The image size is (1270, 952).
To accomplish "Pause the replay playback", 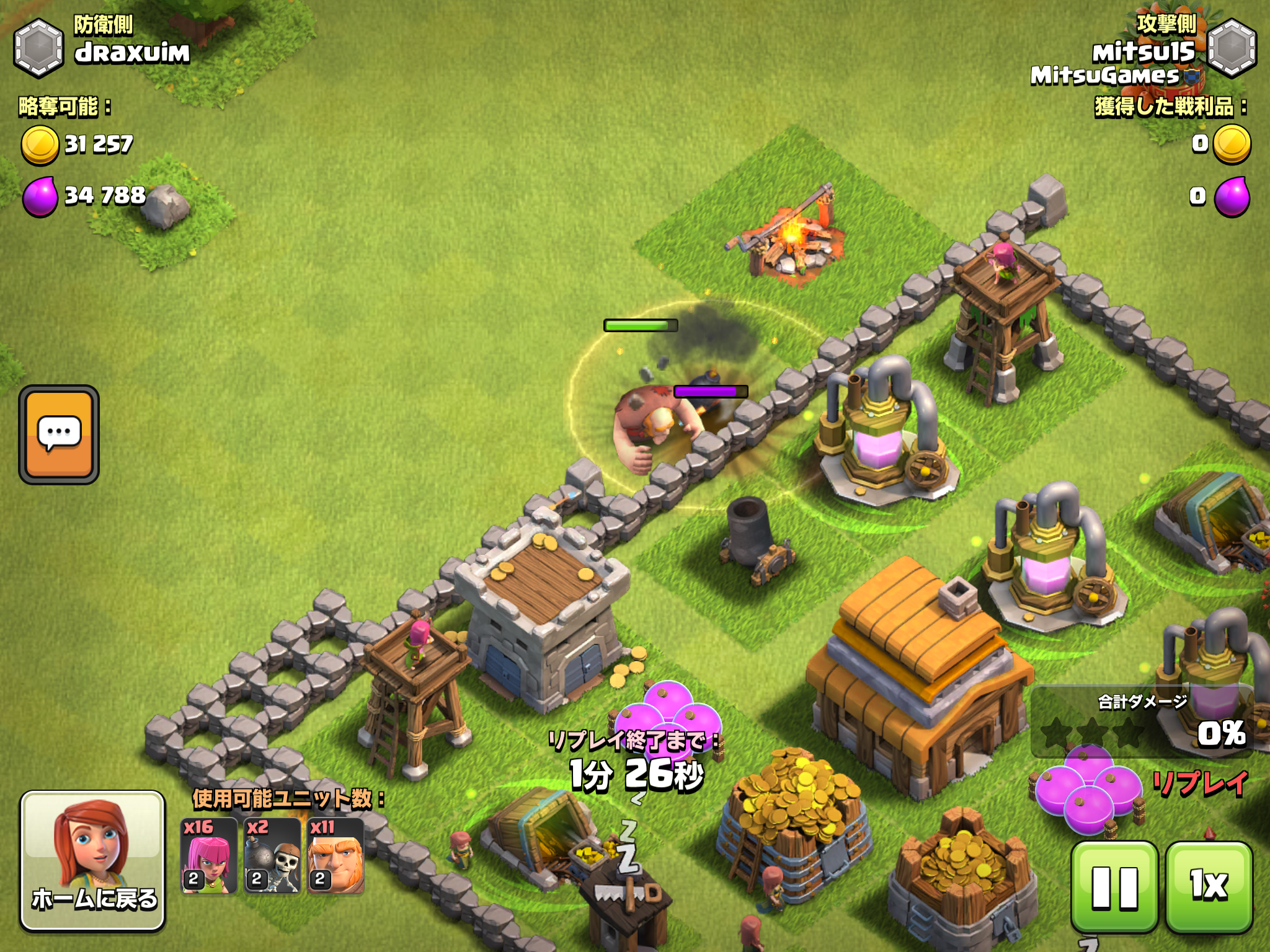I will click(x=1114, y=887).
